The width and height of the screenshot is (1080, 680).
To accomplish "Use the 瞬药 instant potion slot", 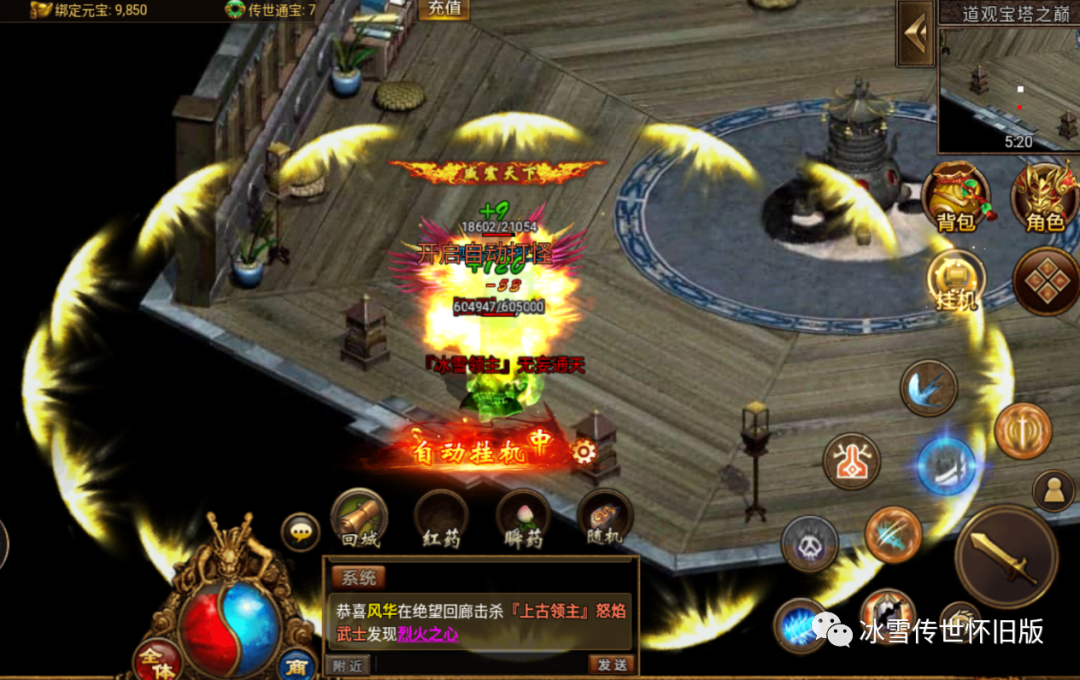I will pyautogui.click(x=522, y=518).
